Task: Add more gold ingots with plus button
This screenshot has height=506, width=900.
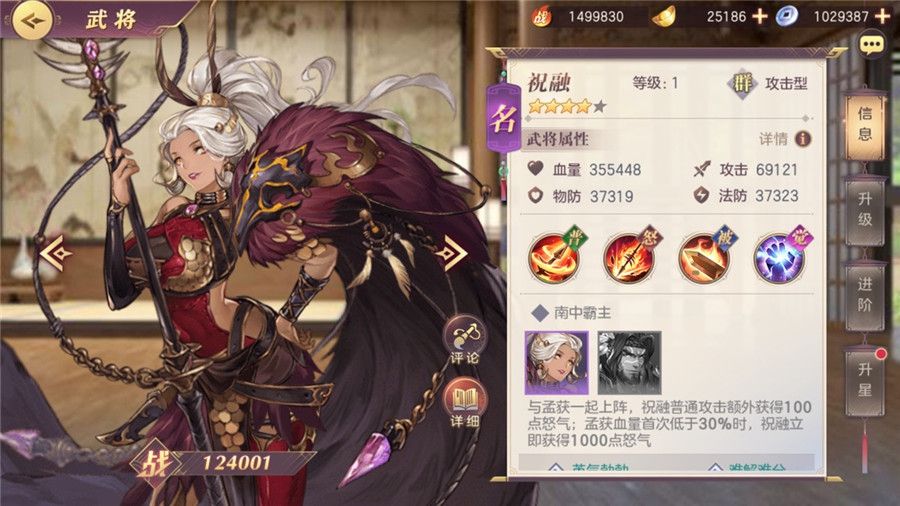Action: click(759, 16)
